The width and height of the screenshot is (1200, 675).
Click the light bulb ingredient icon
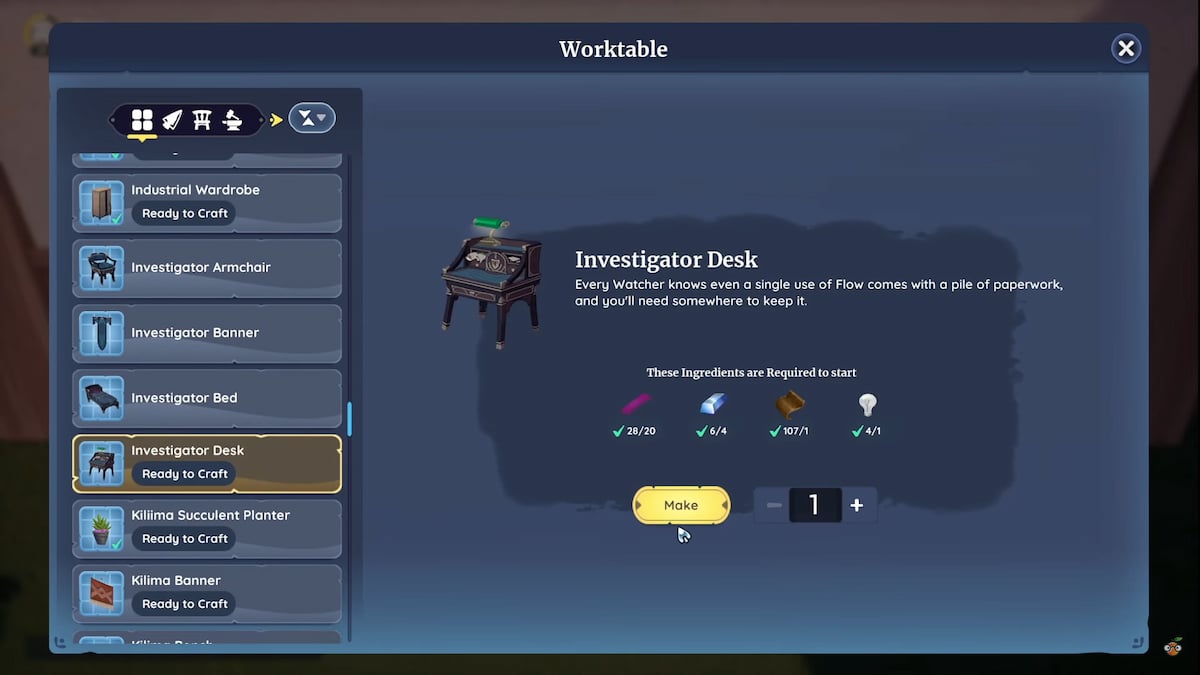[867, 404]
